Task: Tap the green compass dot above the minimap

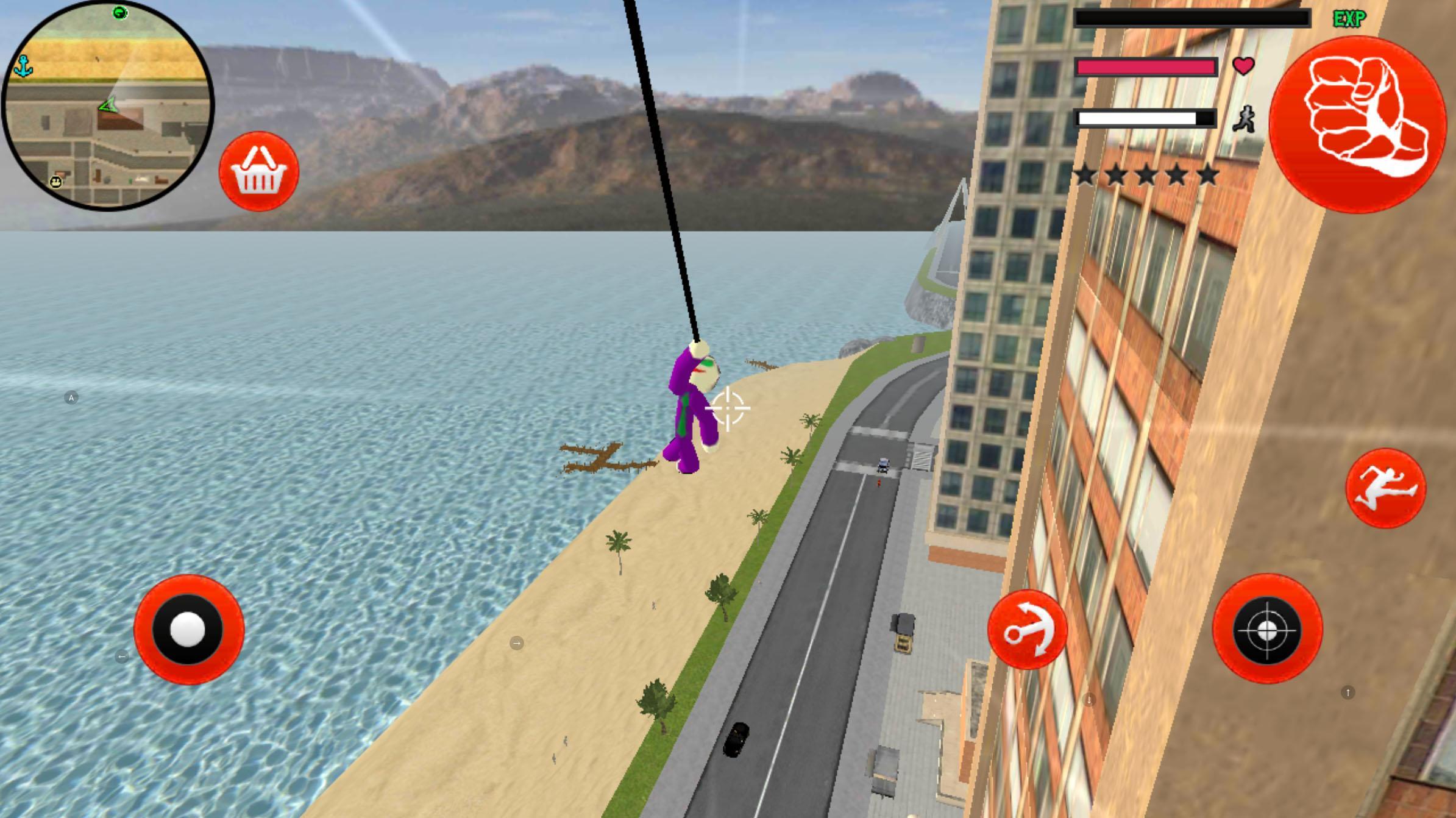Action: coord(119,12)
